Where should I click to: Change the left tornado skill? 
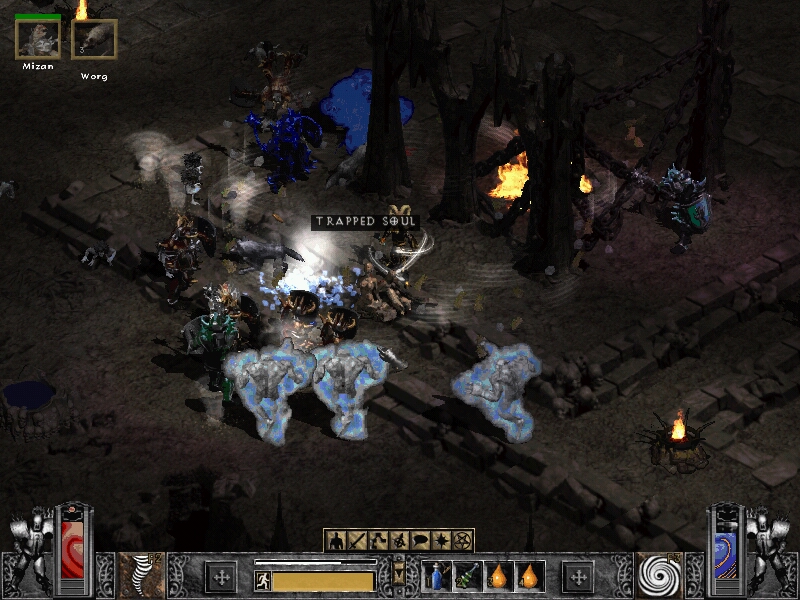tap(140, 576)
